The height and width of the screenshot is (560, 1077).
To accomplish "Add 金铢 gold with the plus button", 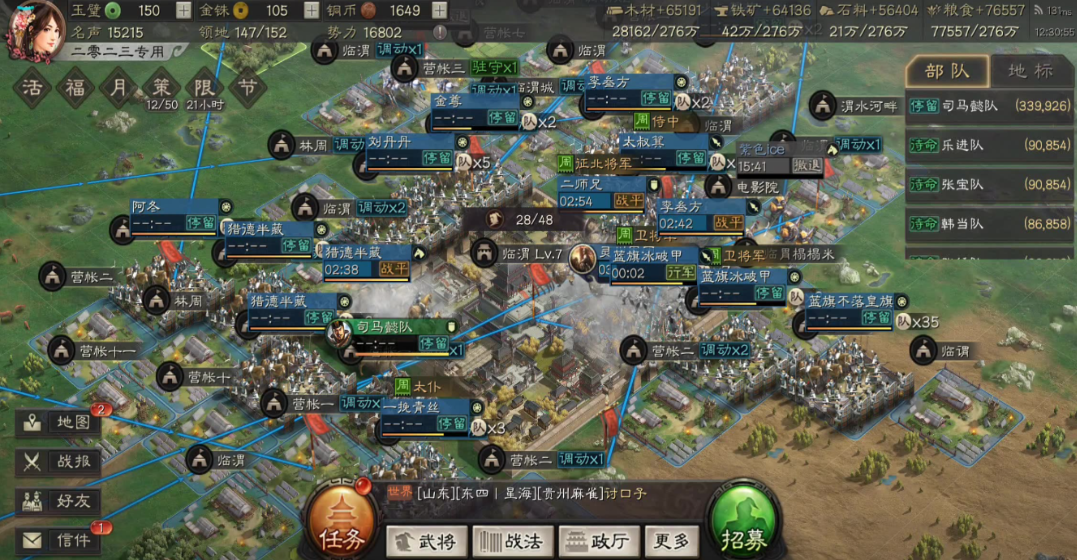I will click(311, 11).
